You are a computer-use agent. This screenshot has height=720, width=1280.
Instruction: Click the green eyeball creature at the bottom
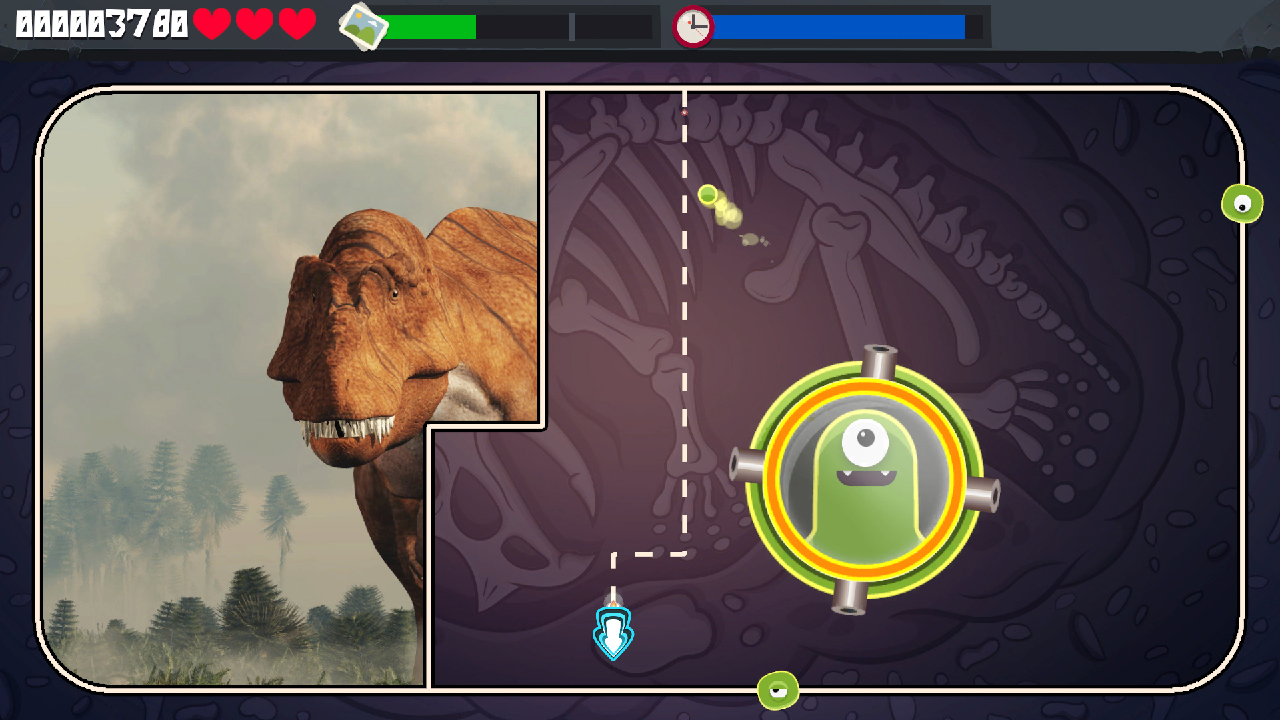tap(777, 689)
